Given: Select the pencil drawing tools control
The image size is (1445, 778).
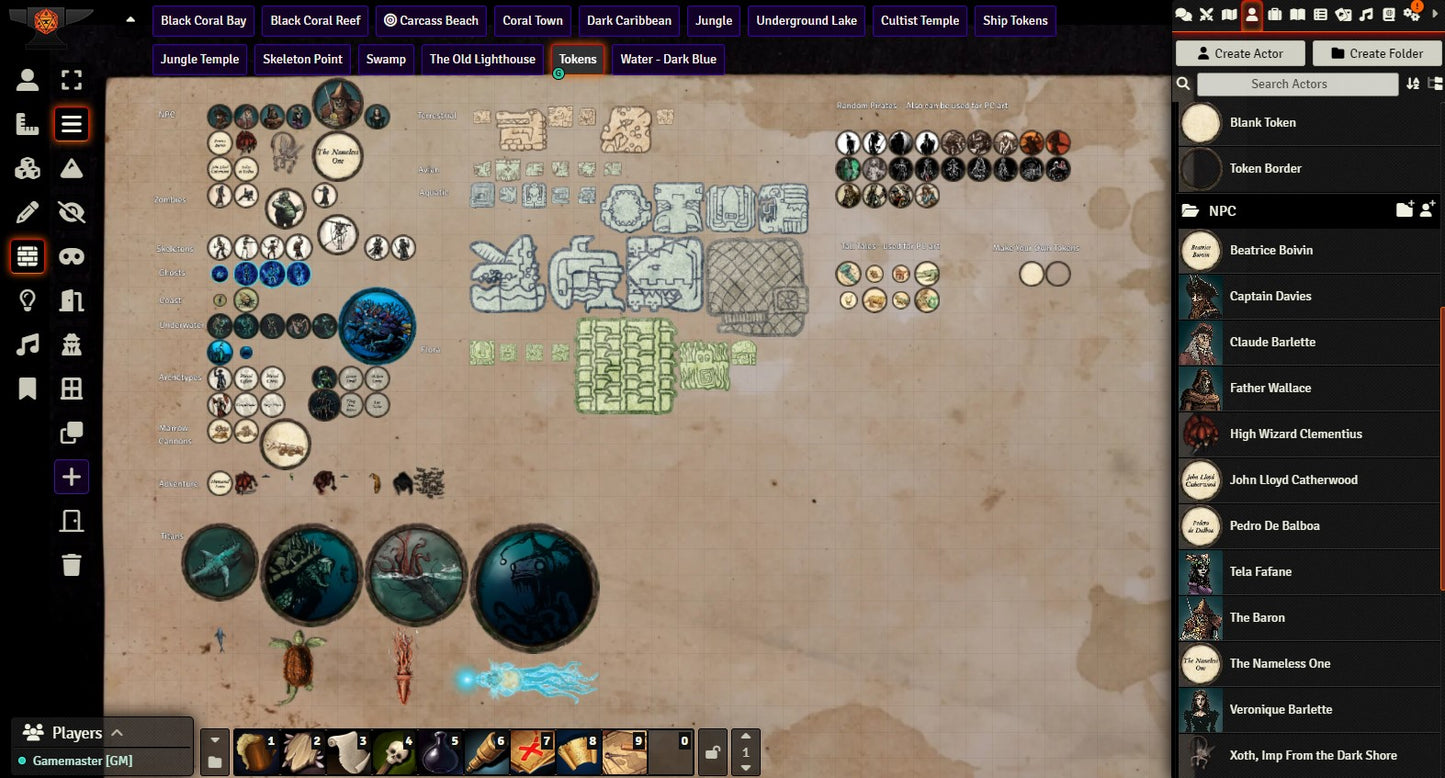Looking at the screenshot, I should (x=28, y=212).
